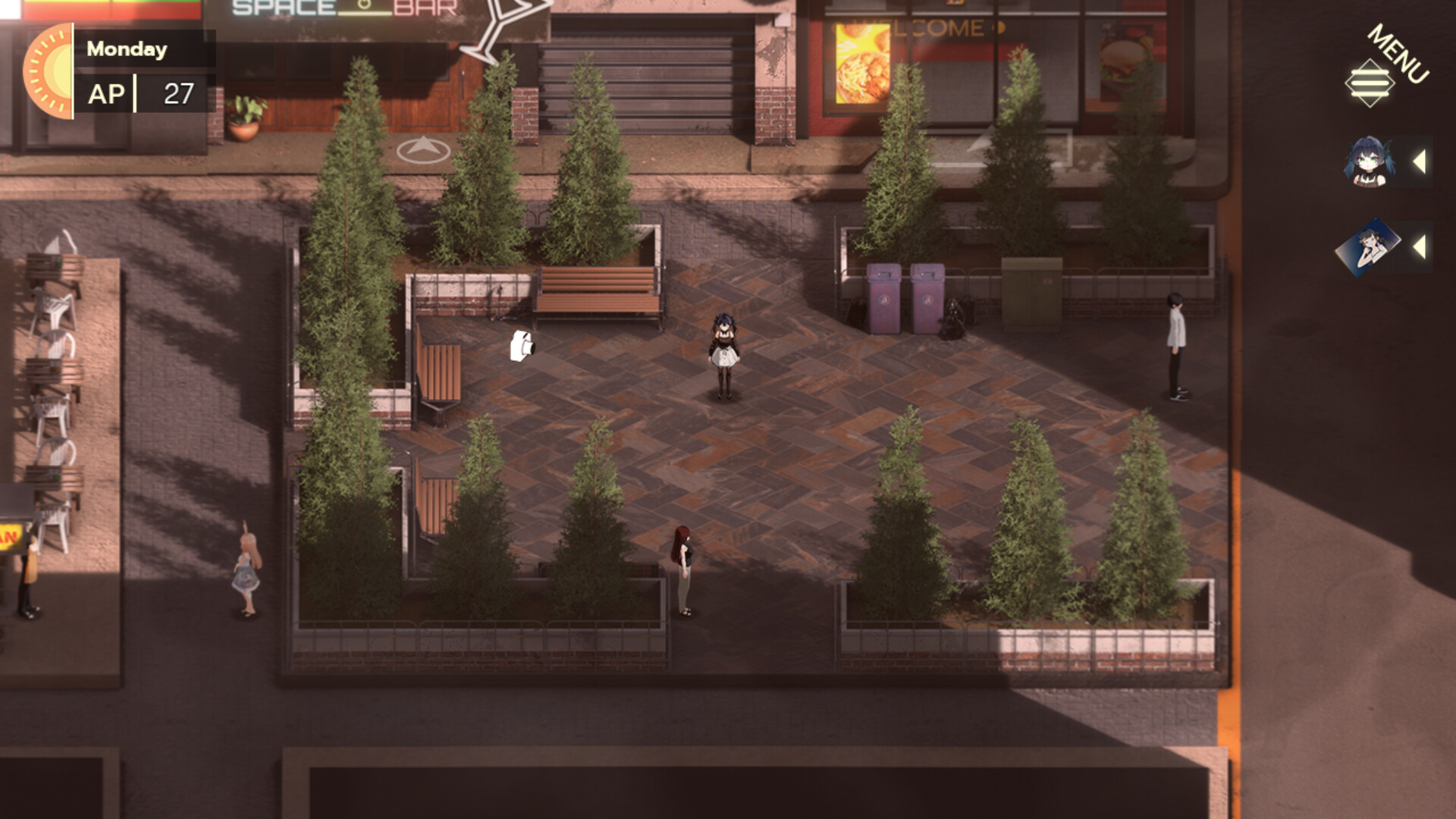Open the hamburger MENU icon
The width and height of the screenshot is (1456, 819).
[1369, 85]
